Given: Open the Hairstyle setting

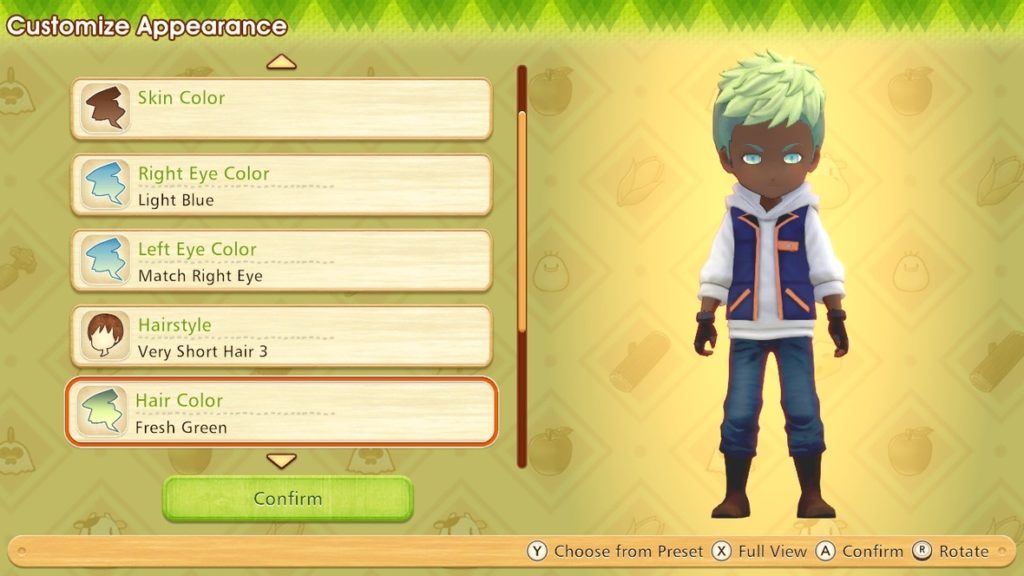Looking at the screenshot, I should coord(281,337).
